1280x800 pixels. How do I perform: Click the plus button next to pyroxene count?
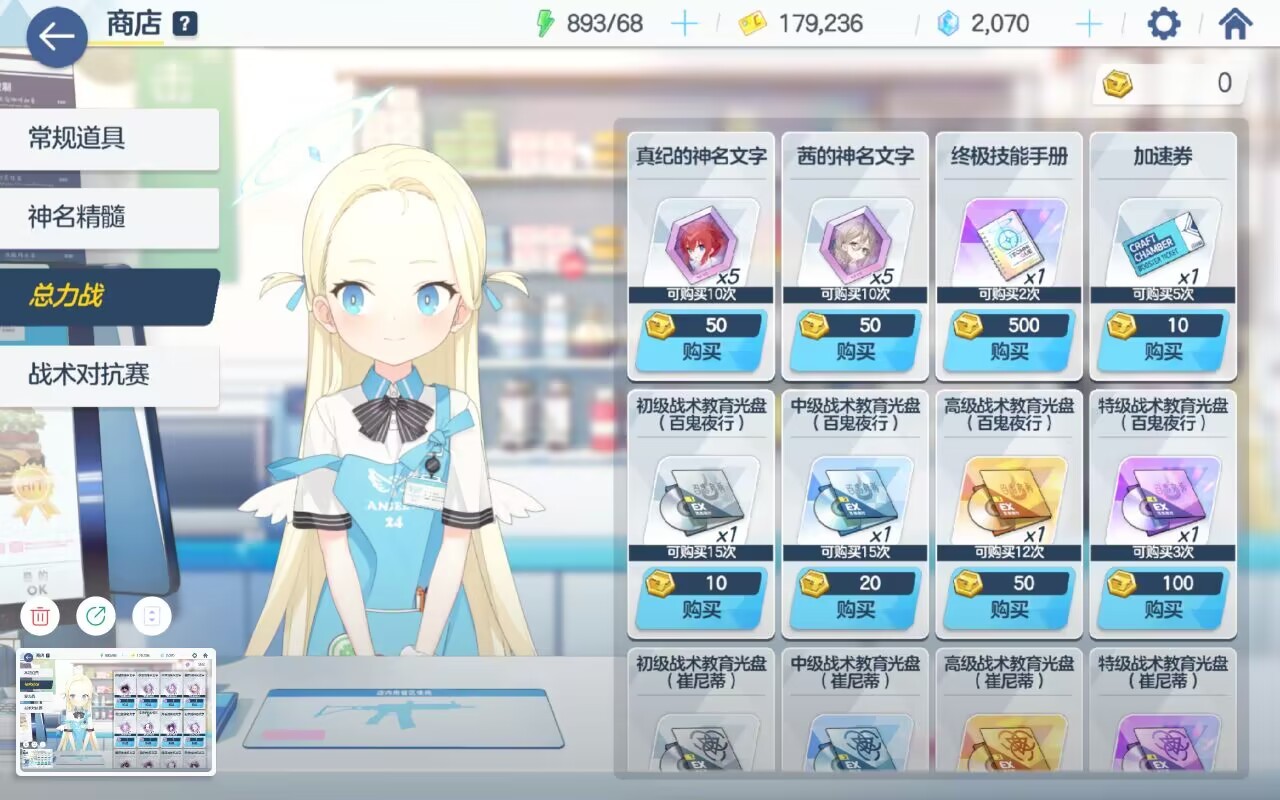(x=1088, y=22)
